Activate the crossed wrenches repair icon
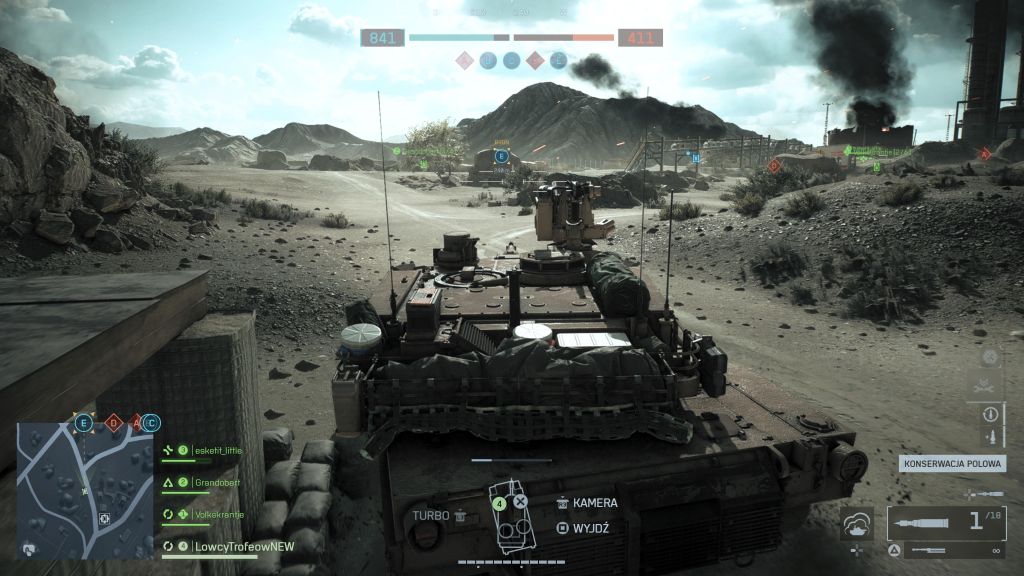Image resolution: width=1024 pixels, height=576 pixels. click(990, 384)
